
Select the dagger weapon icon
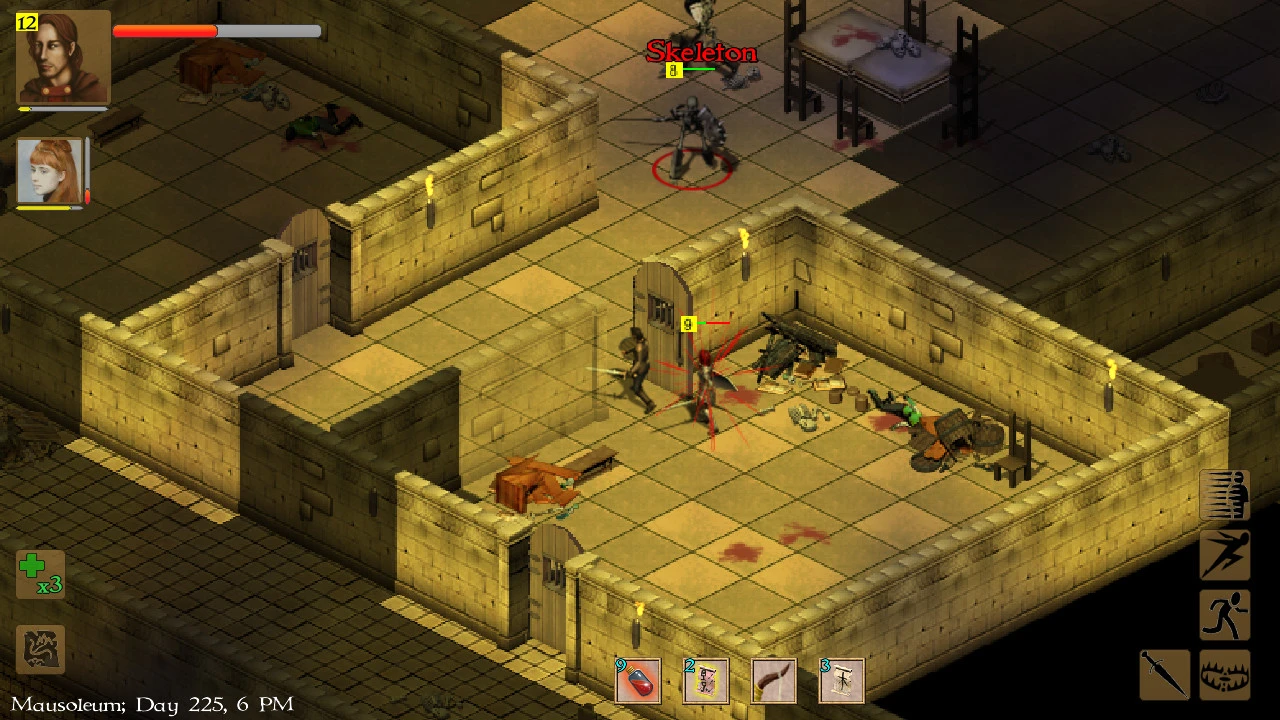coord(1163,675)
